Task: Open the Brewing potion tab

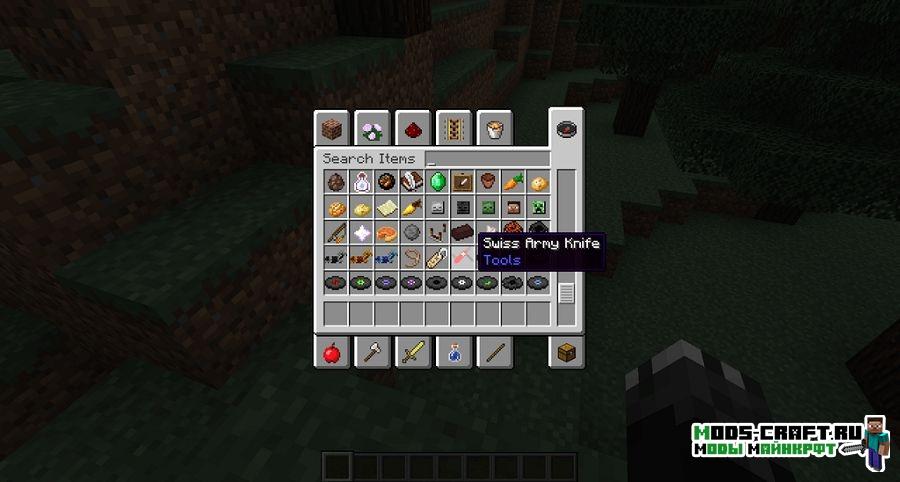Action: coord(454,351)
